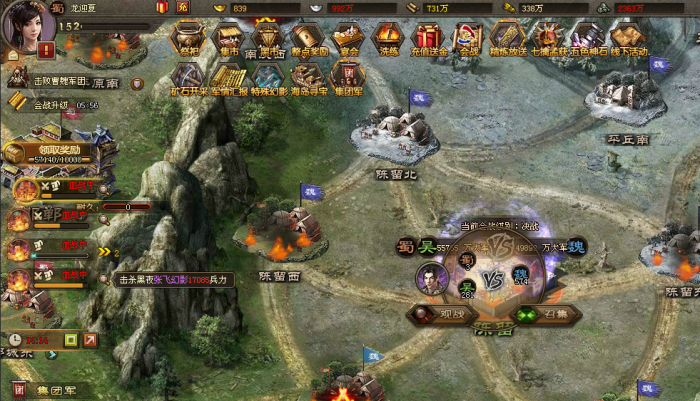
Task: Open the 会战 battle event icon
Action: (x=467, y=38)
